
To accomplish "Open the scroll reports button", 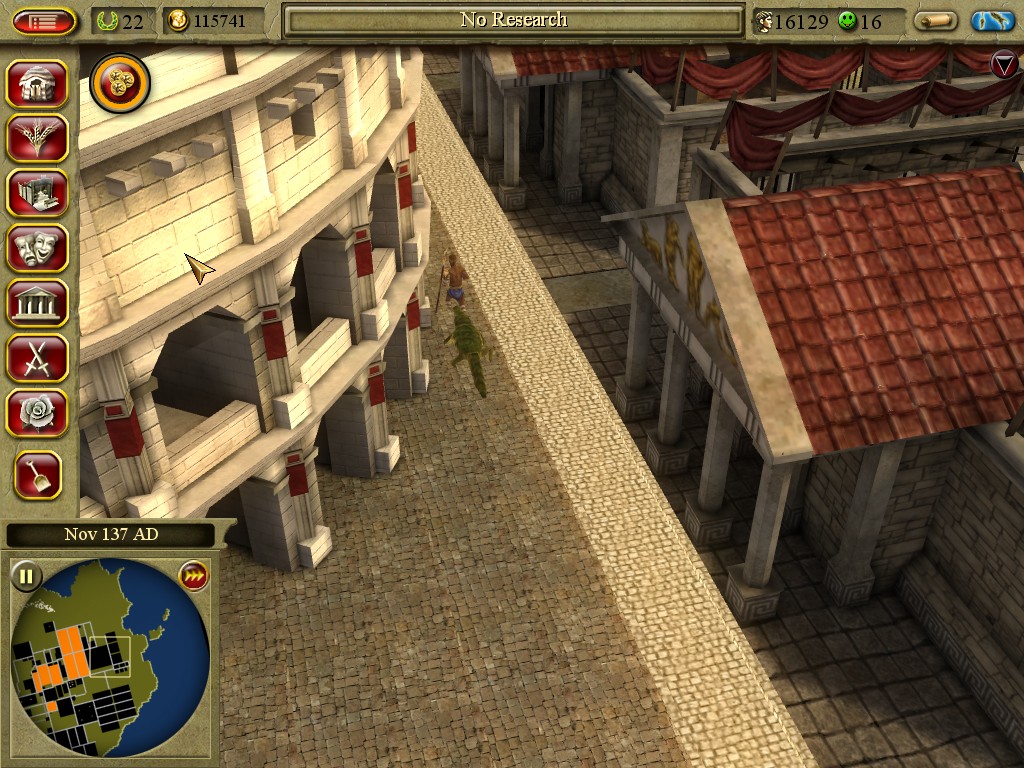I will point(936,21).
